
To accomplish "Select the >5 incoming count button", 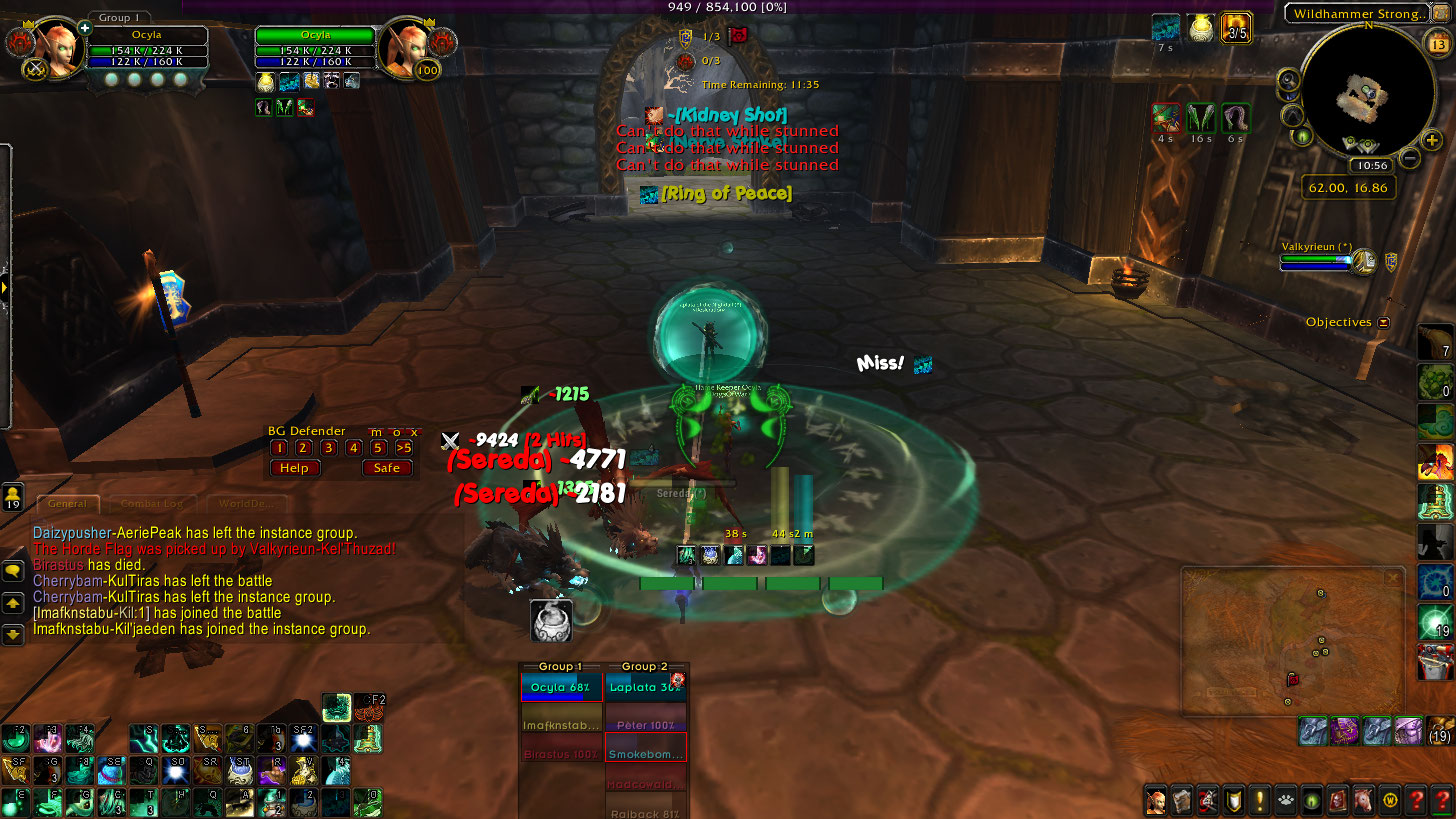I will (404, 448).
